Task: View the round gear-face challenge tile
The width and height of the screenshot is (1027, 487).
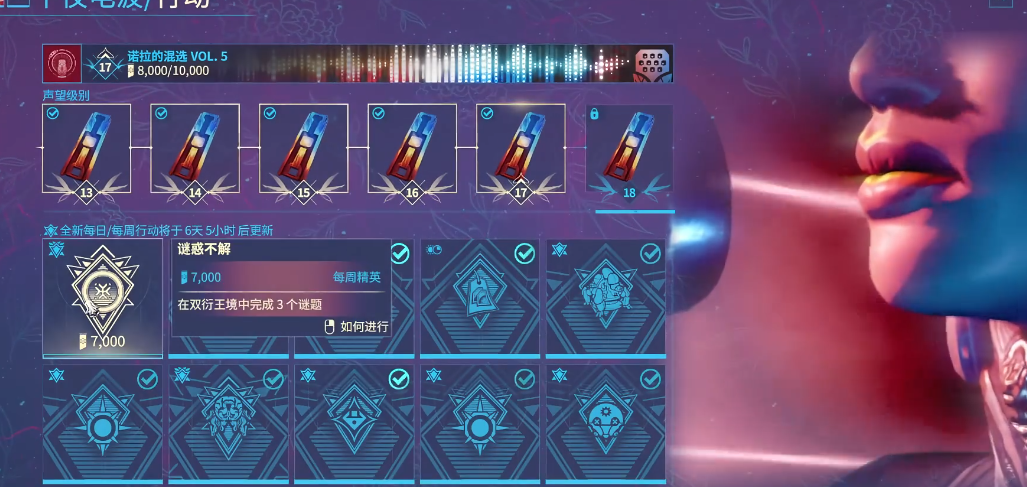Action: pyautogui.click(x=605, y=423)
